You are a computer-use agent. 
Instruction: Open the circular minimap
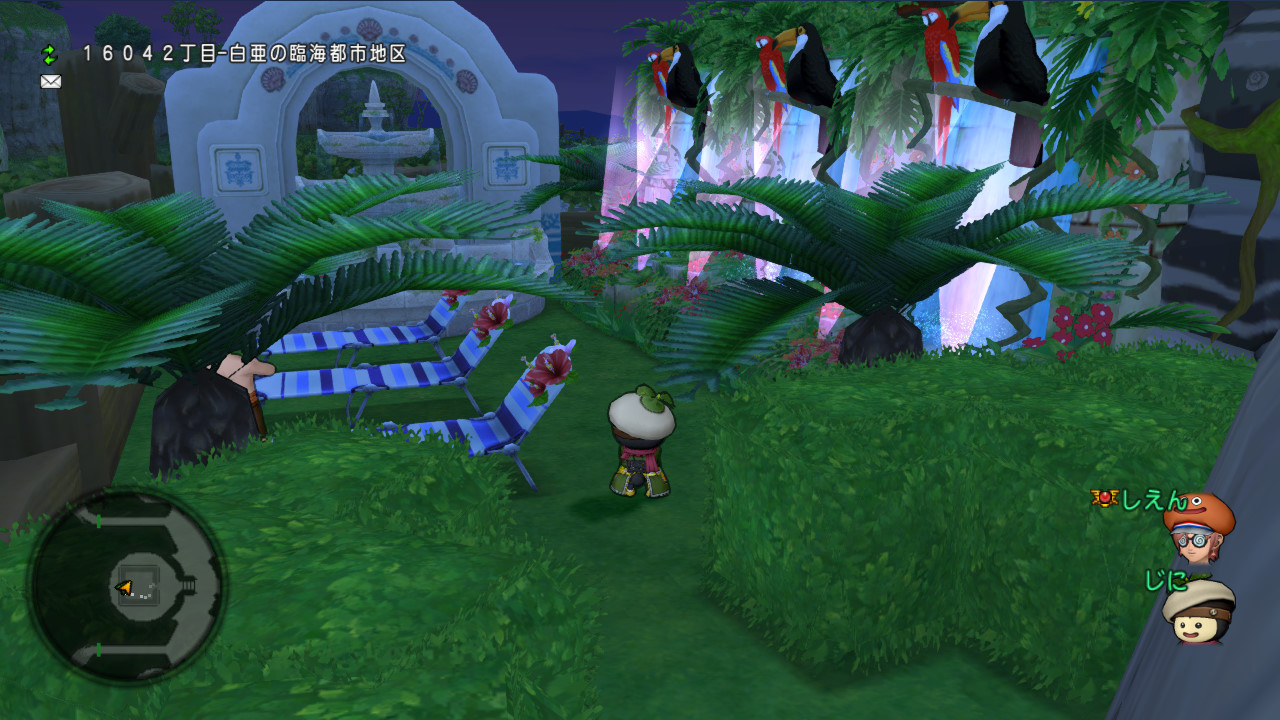click(x=127, y=587)
